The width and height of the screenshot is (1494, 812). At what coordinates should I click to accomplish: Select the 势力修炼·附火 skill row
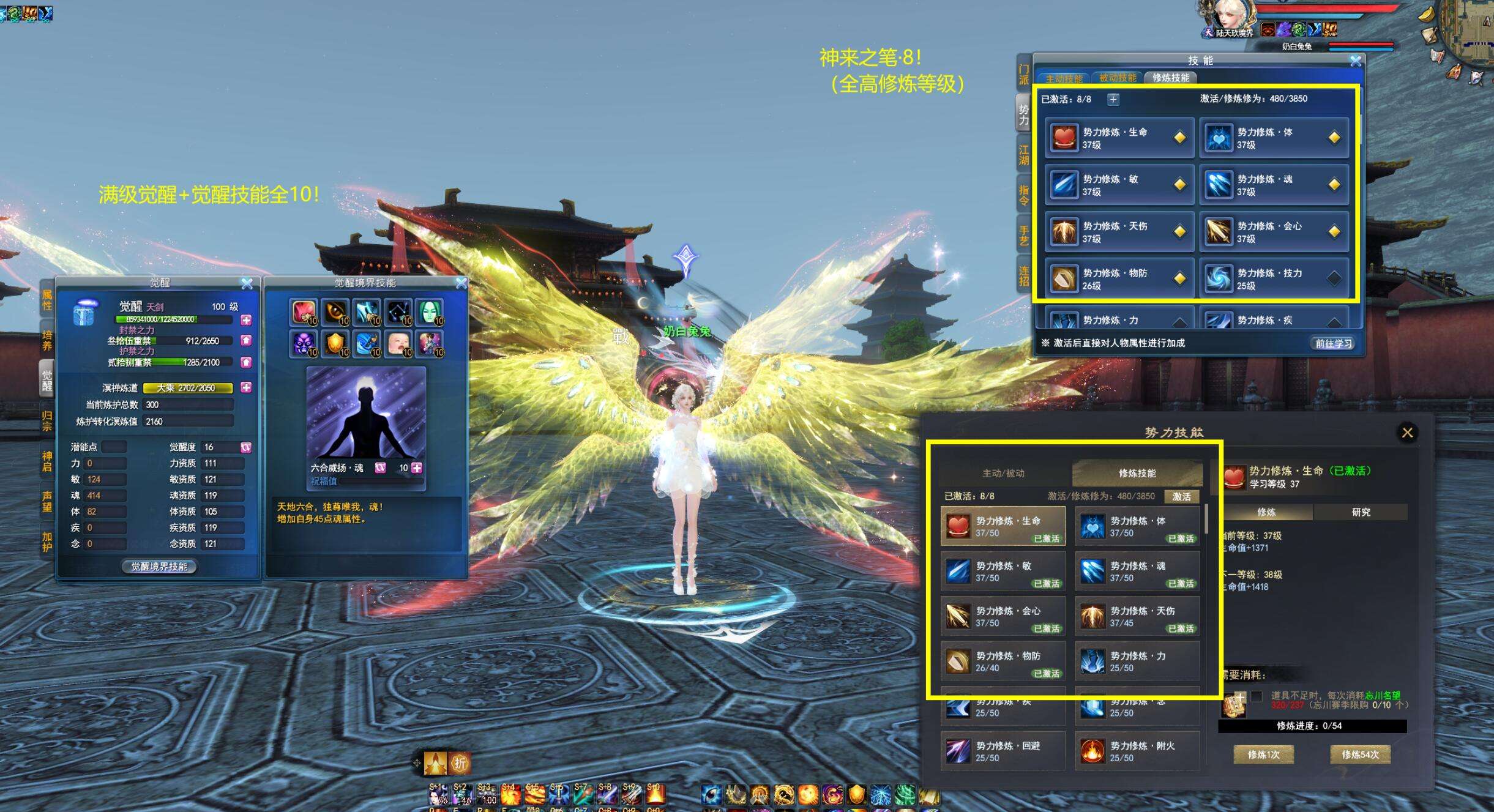1137,751
